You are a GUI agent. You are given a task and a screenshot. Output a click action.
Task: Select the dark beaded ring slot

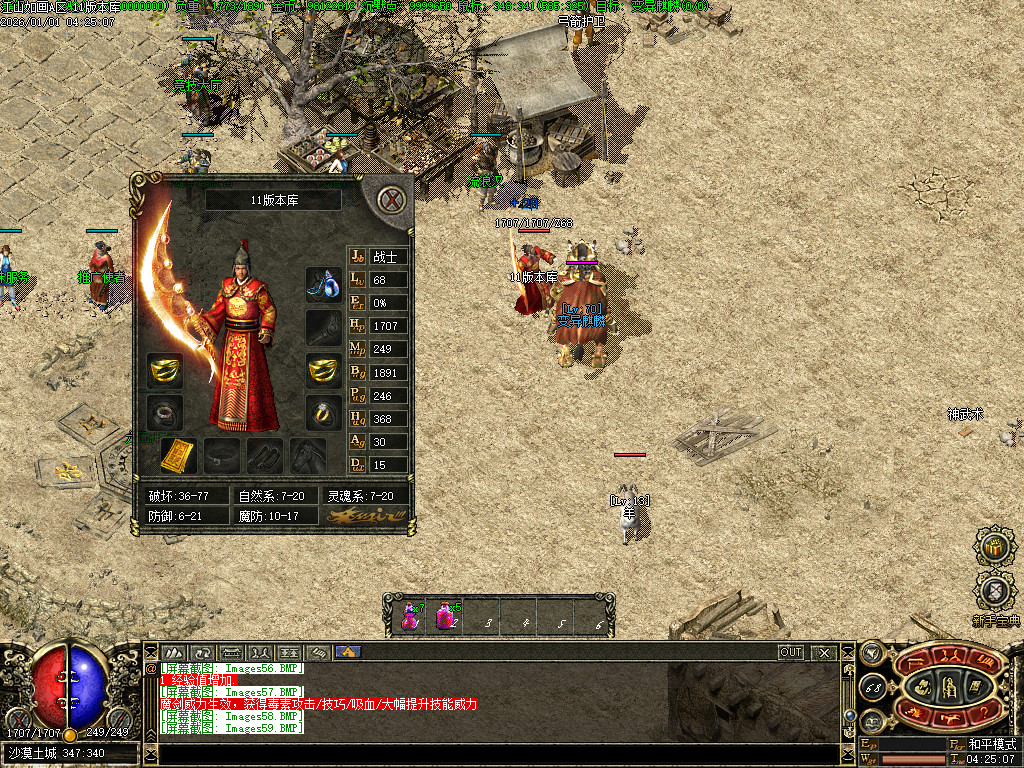(164, 411)
